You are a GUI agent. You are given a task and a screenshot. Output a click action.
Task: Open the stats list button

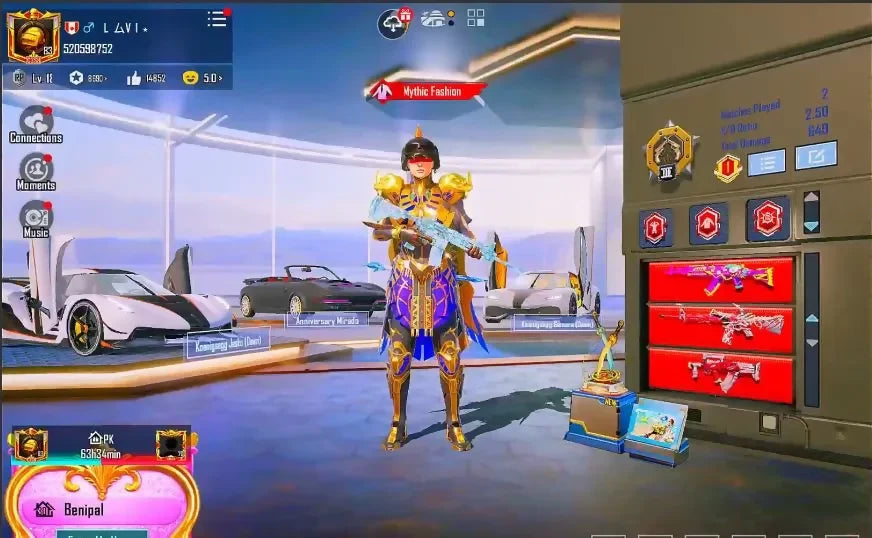pos(766,162)
